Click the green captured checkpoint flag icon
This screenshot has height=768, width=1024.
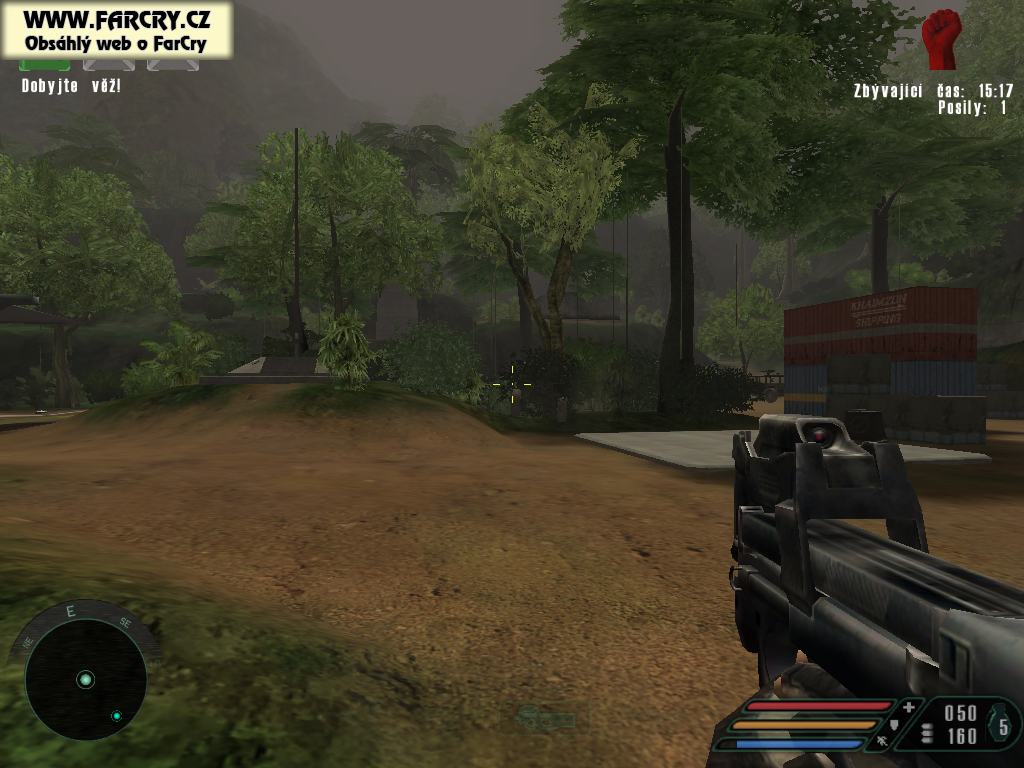point(45,65)
